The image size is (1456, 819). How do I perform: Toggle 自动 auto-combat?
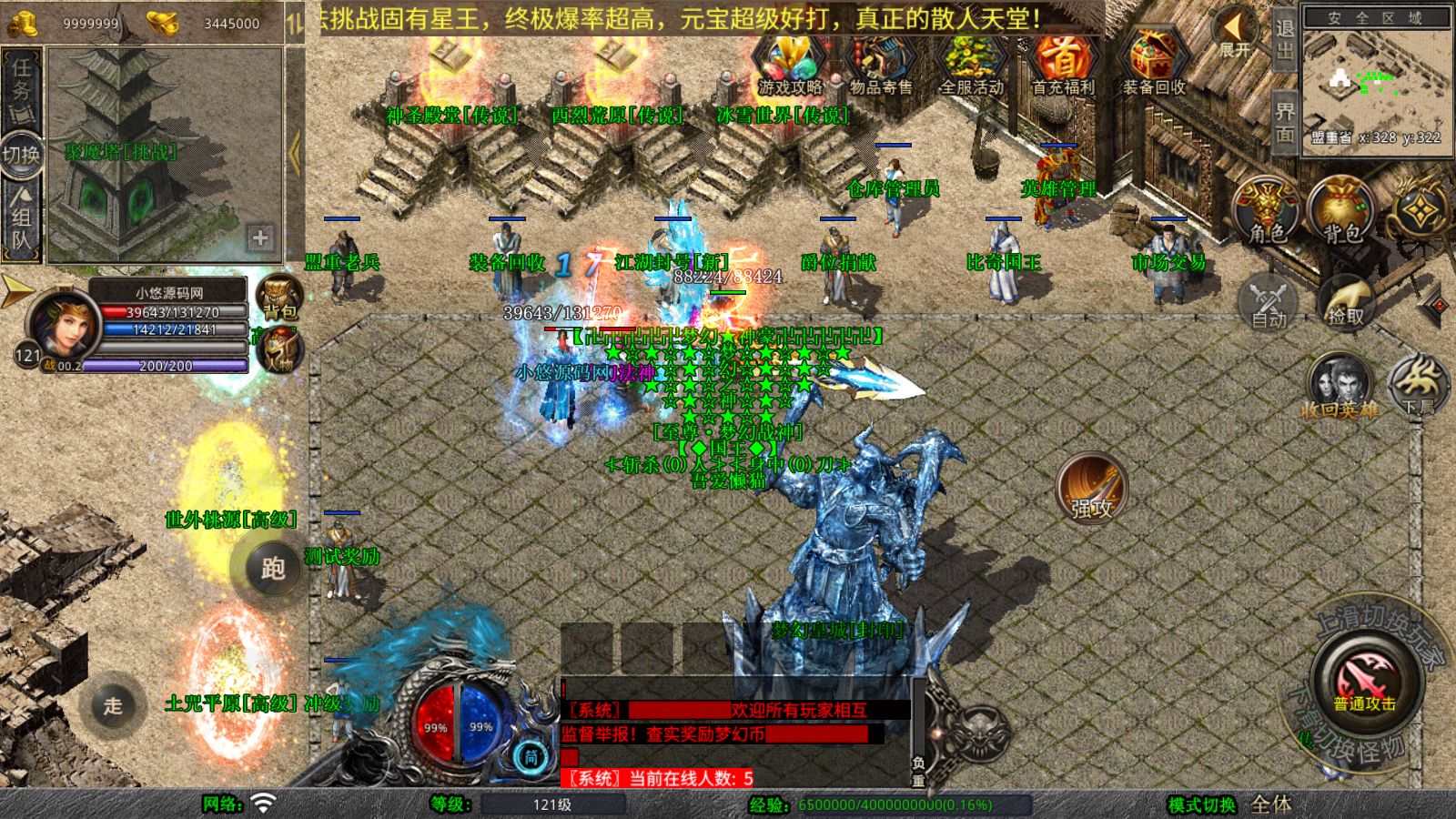(x=1268, y=300)
